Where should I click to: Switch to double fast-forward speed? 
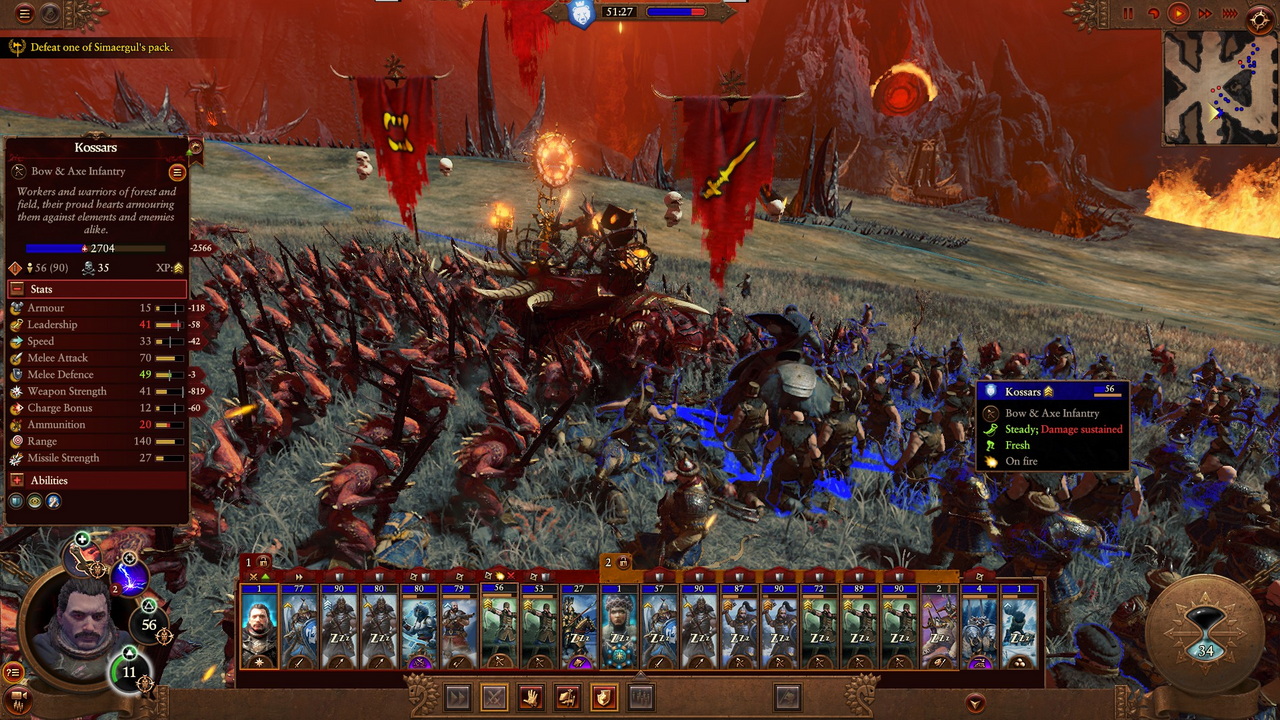1204,14
